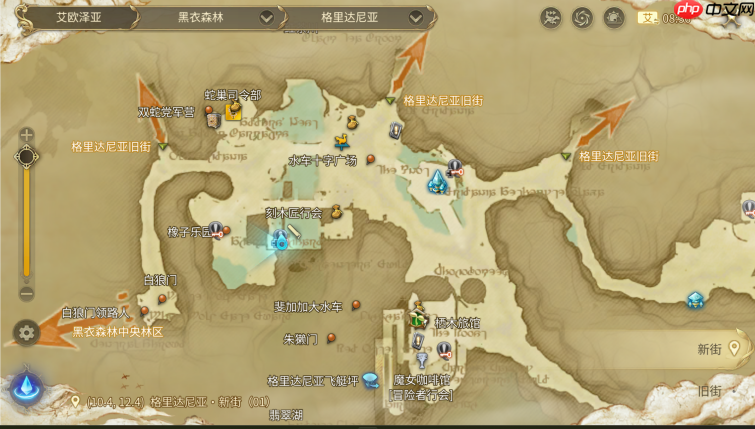
Task: Tap the 橡子乐园 map marker
Action: (215, 229)
